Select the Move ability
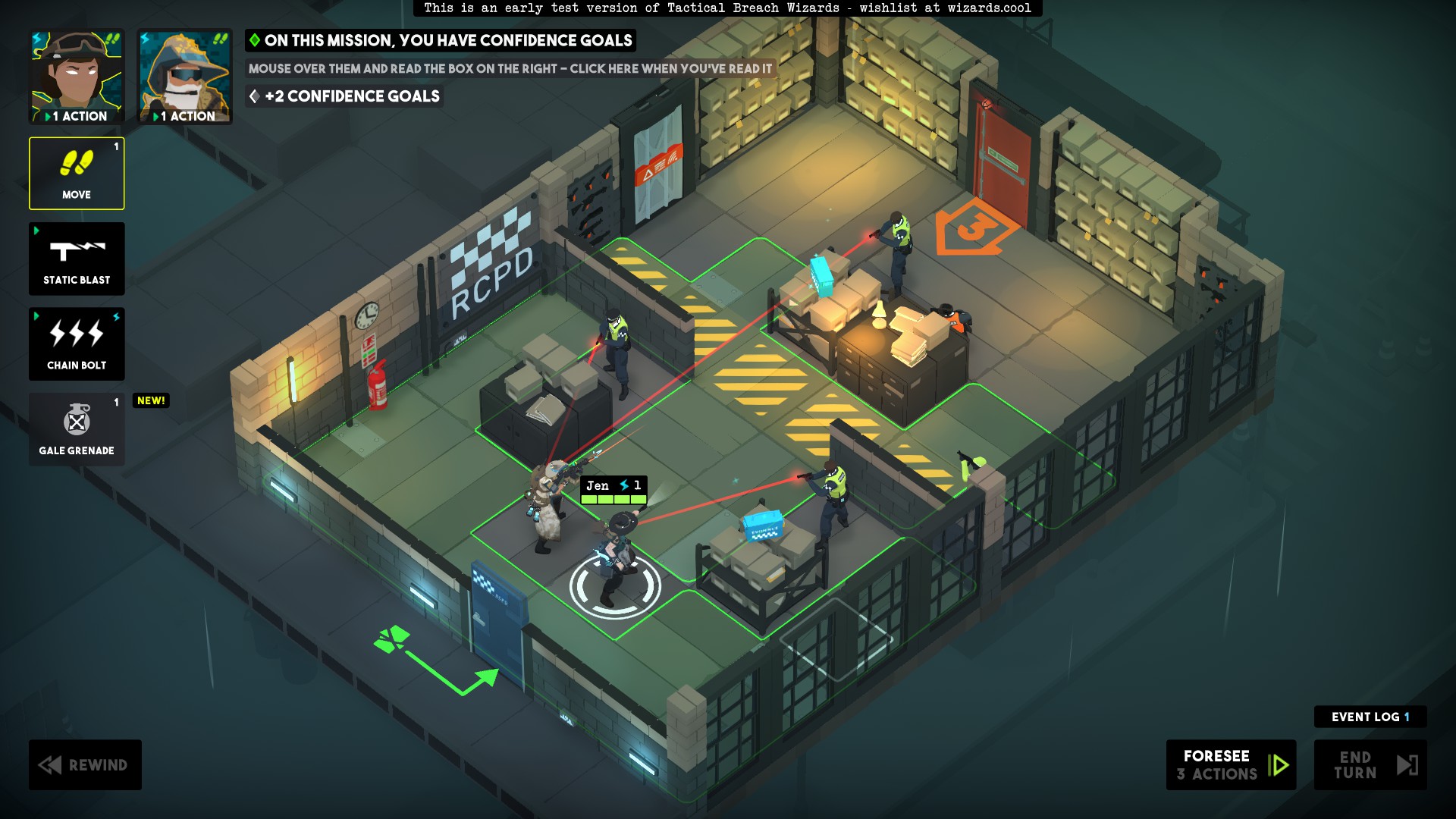 pyautogui.click(x=76, y=173)
